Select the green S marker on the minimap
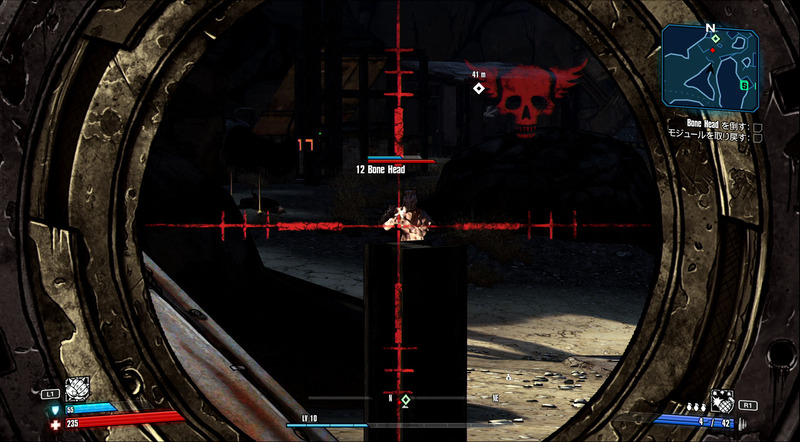800x442 pixels. [x=743, y=85]
